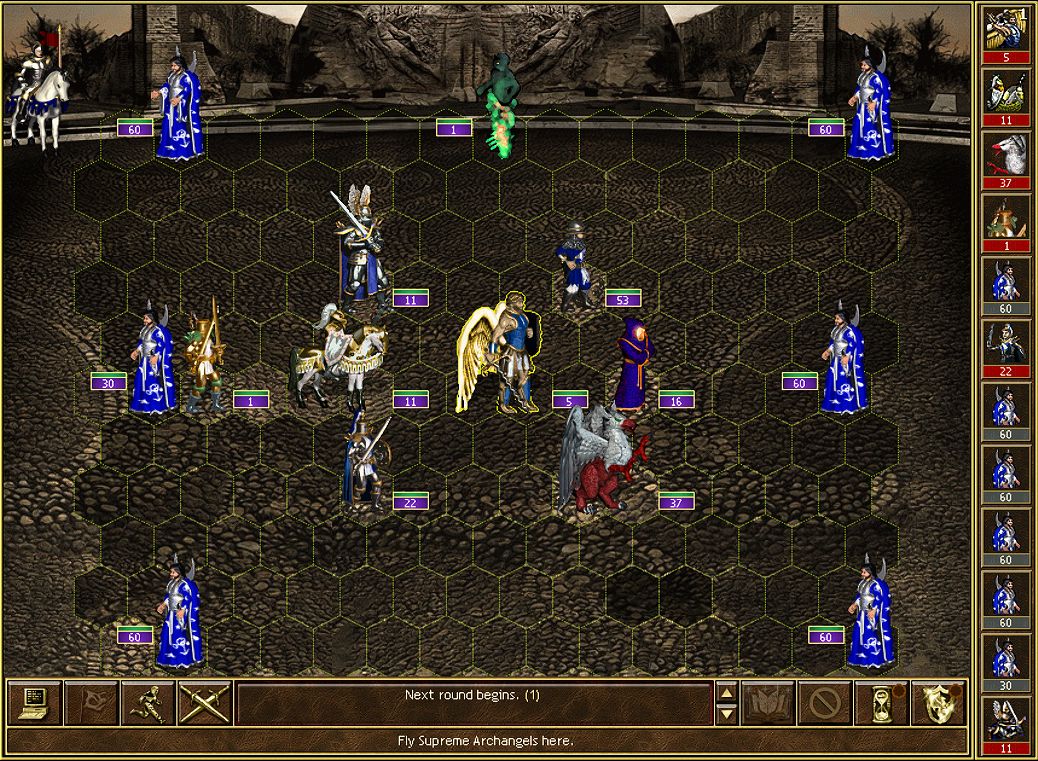The width and height of the screenshot is (1038, 761).
Task: Click the surrender flag button
Action: point(92,703)
